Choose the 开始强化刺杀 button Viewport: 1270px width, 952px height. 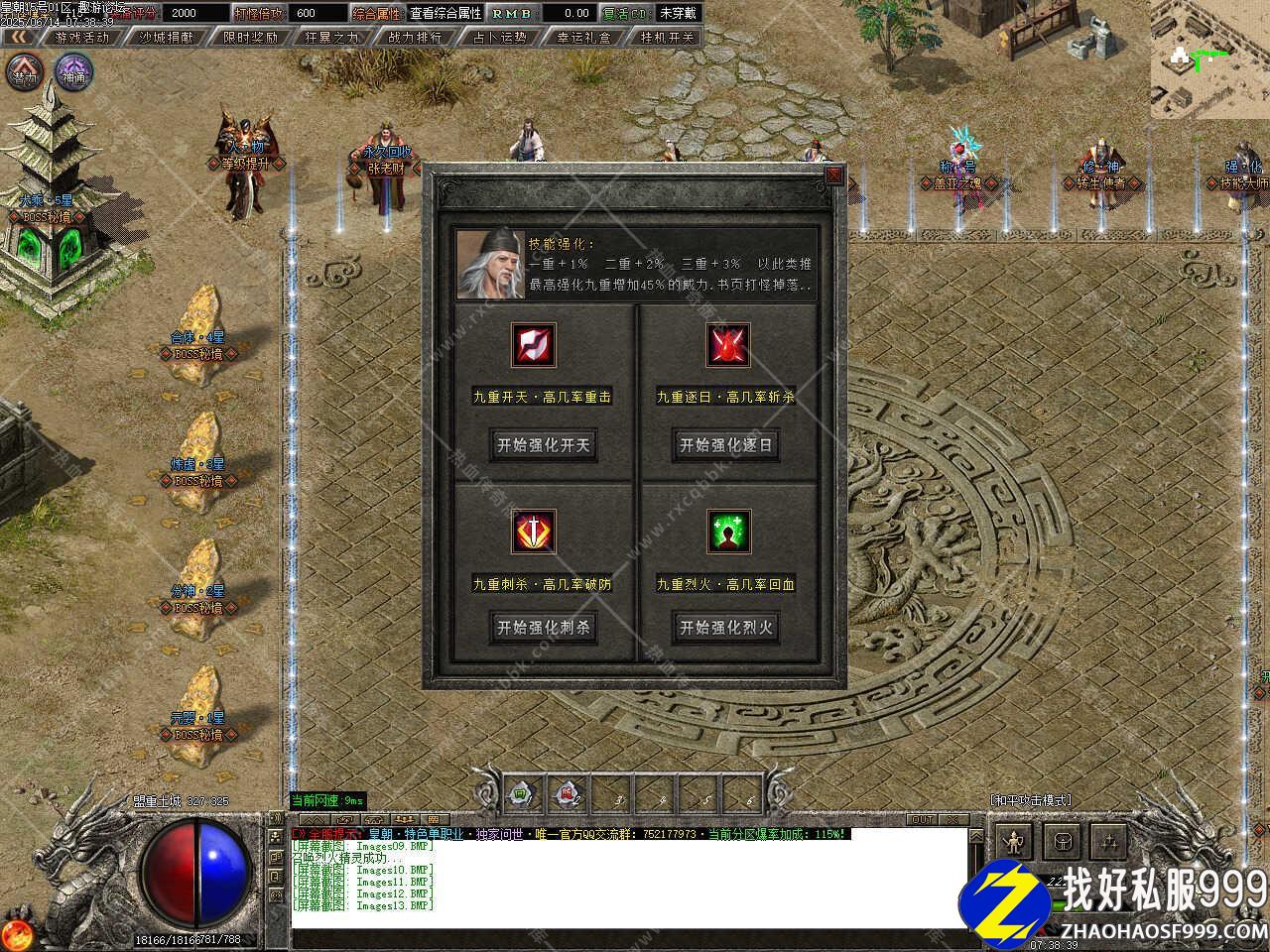[x=543, y=627]
